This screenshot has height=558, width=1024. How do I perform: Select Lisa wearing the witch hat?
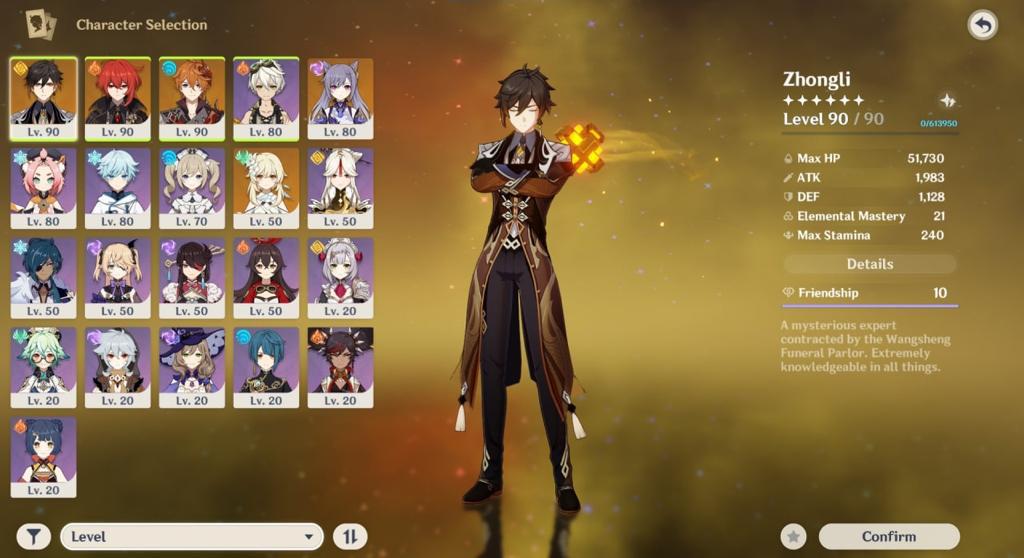(x=192, y=366)
